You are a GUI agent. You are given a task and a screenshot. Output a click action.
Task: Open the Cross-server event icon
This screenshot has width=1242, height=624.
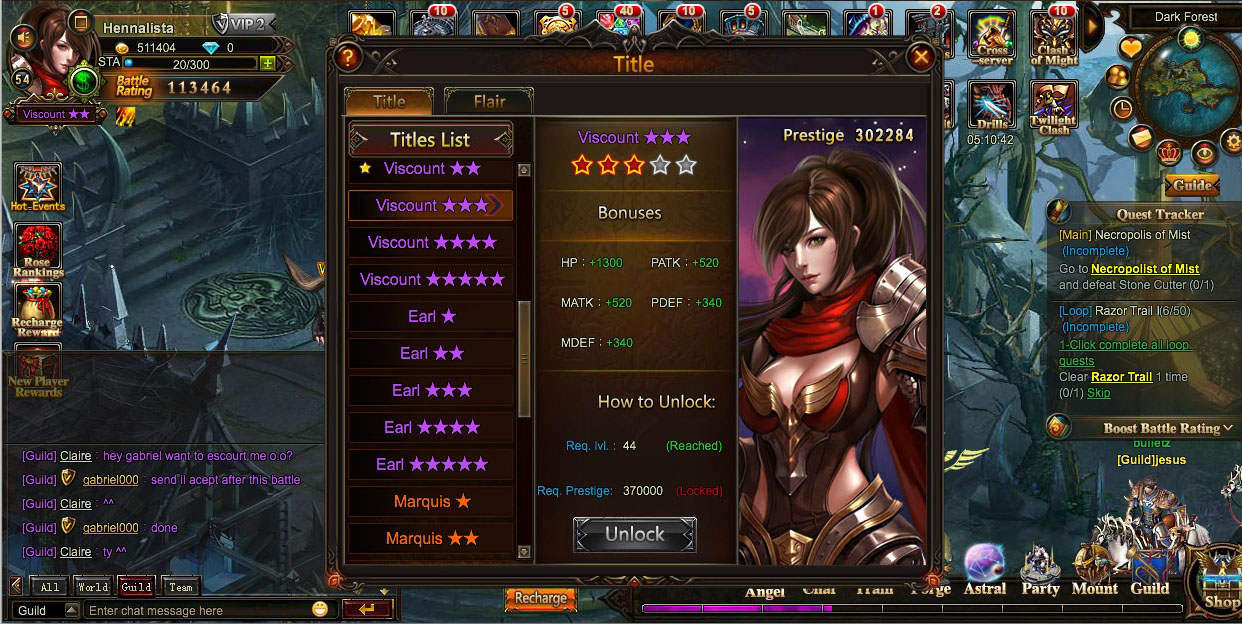pyautogui.click(x=992, y=38)
